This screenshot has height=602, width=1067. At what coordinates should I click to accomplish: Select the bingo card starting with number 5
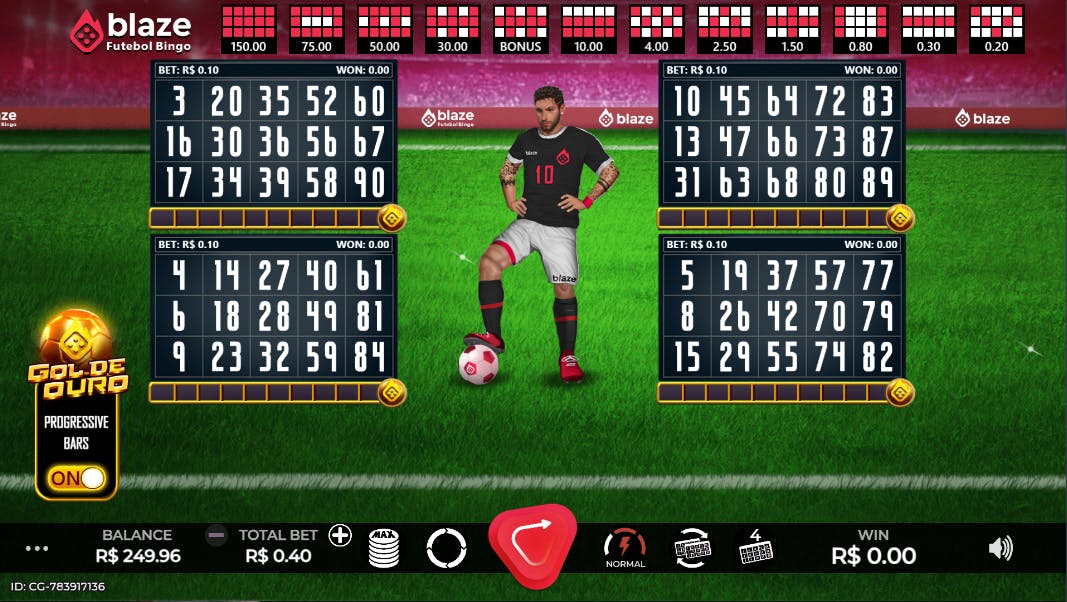click(x=783, y=316)
